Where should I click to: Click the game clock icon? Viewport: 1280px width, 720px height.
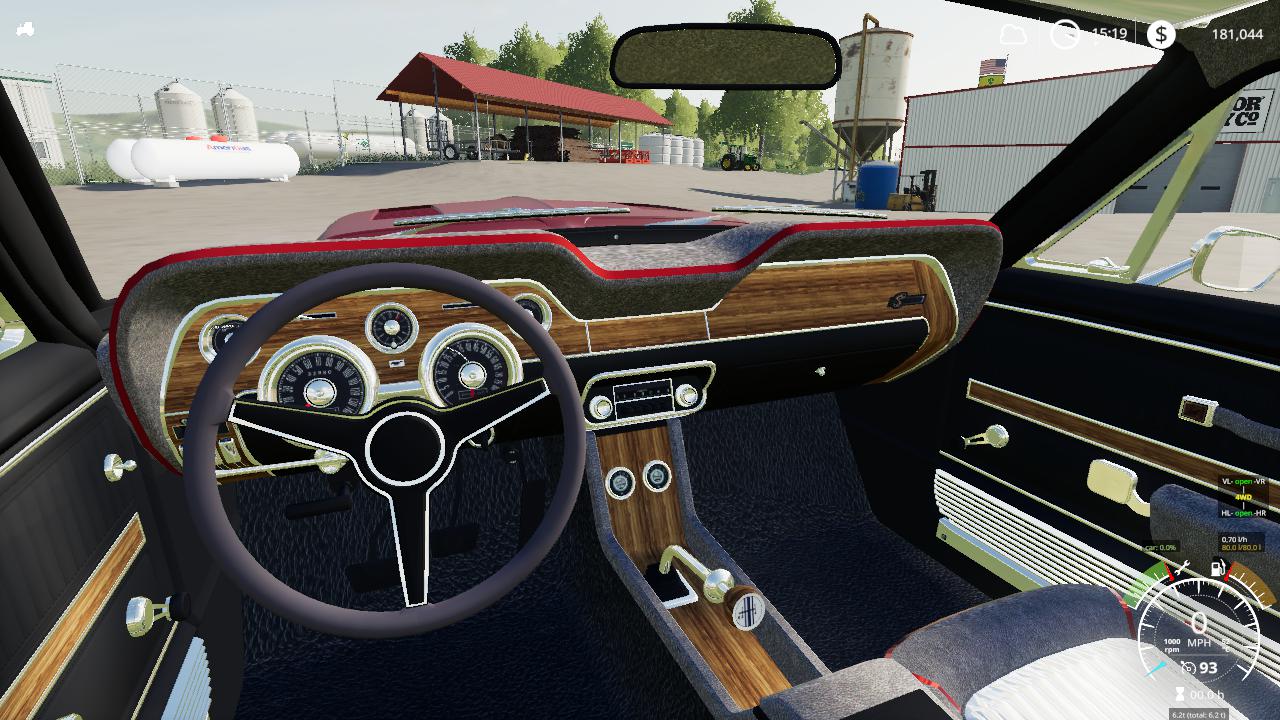pyautogui.click(x=1064, y=34)
